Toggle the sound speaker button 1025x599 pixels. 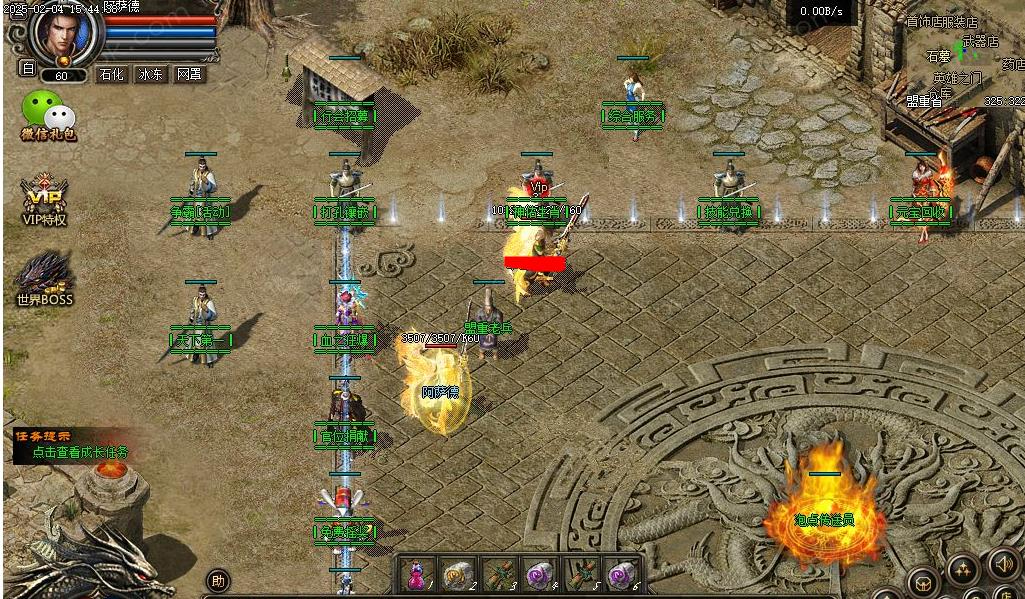[1002, 563]
